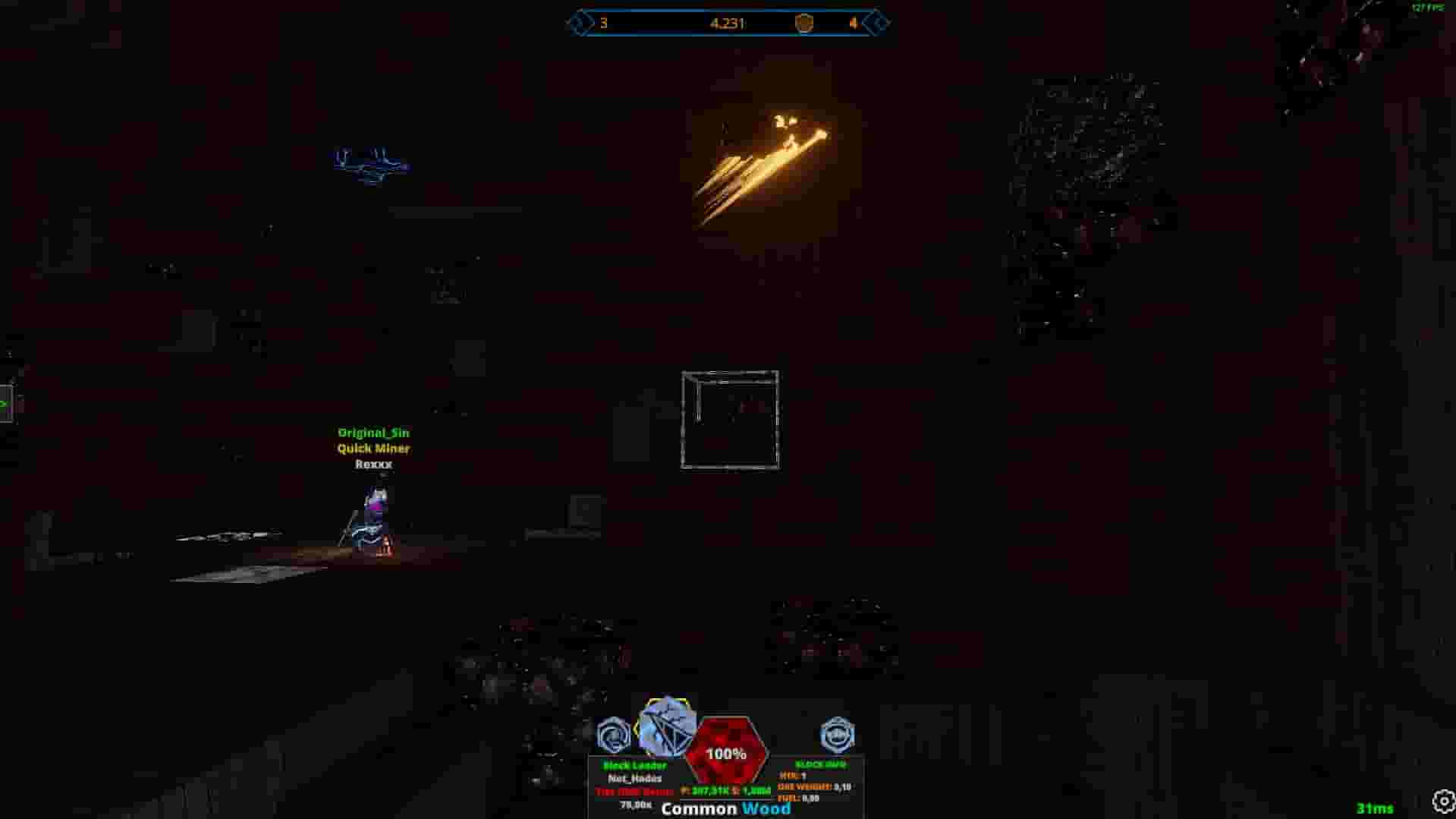The height and width of the screenshot is (819, 1456).
Task: Click the red 100% block health hexagon
Action: (726, 754)
